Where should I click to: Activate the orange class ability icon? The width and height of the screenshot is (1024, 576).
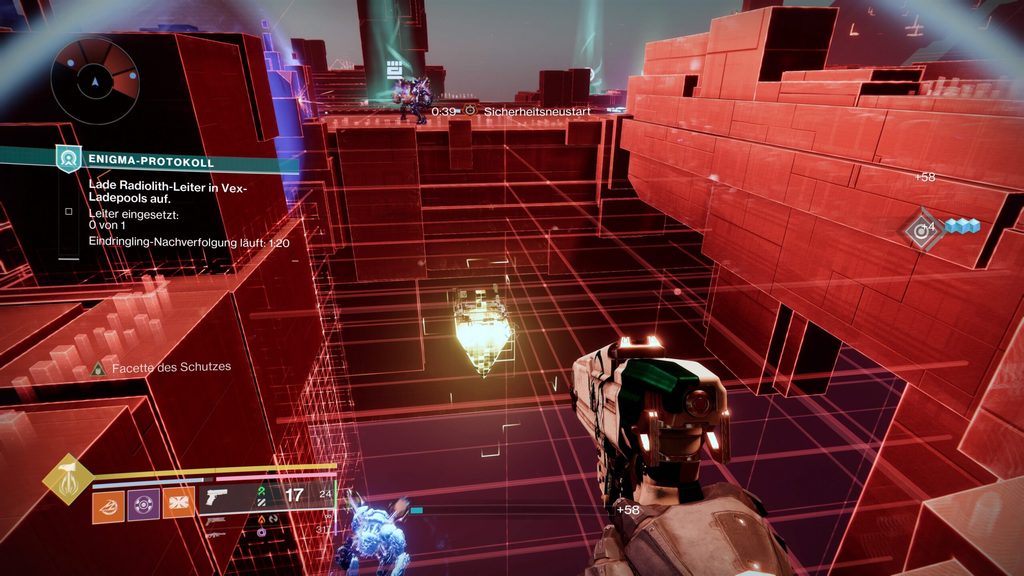click(178, 505)
